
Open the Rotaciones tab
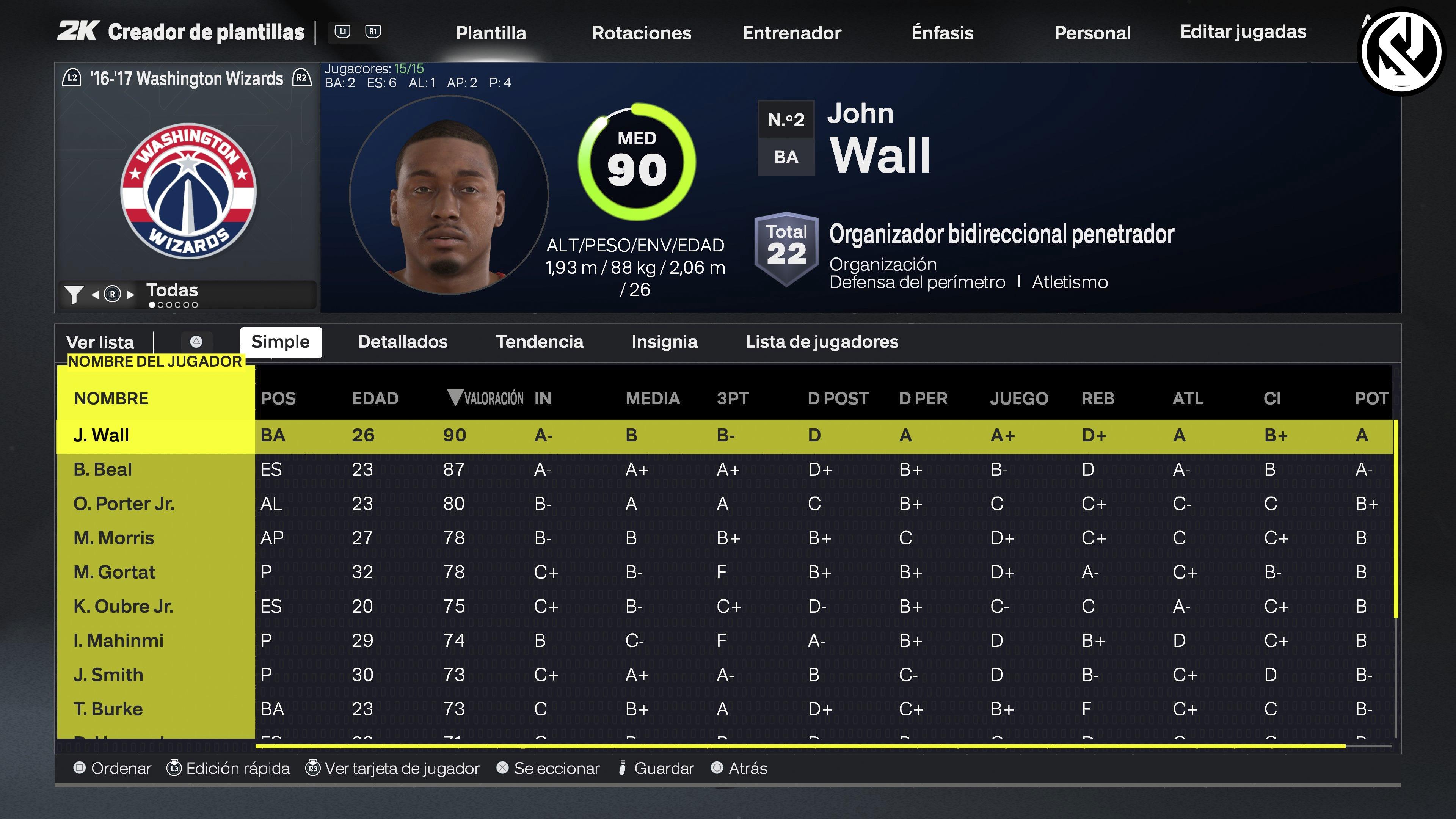pyautogui.click(x=641, y=33)
